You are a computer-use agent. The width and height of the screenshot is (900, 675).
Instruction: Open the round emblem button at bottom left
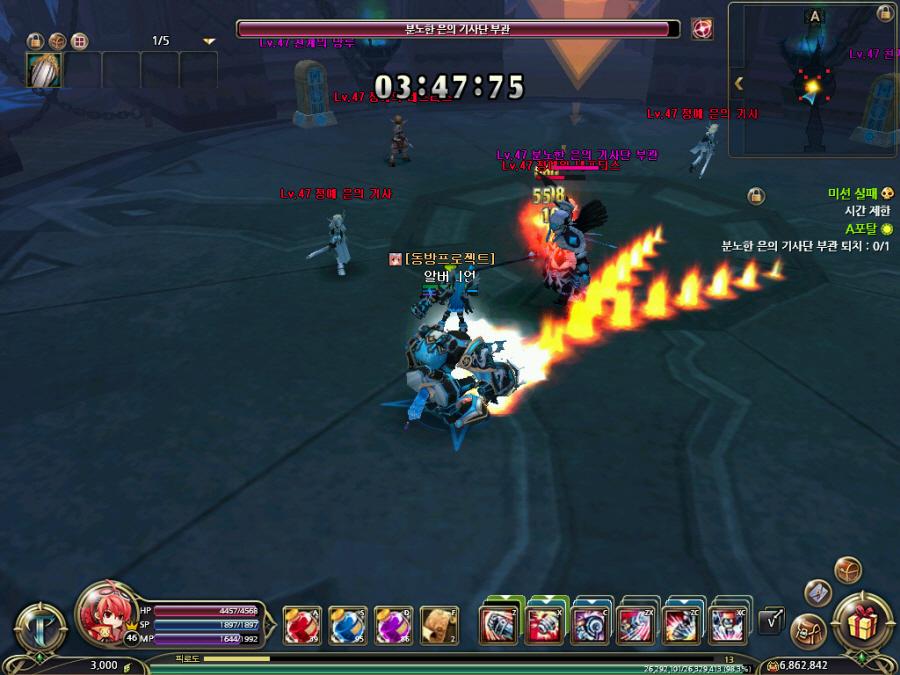39,628
